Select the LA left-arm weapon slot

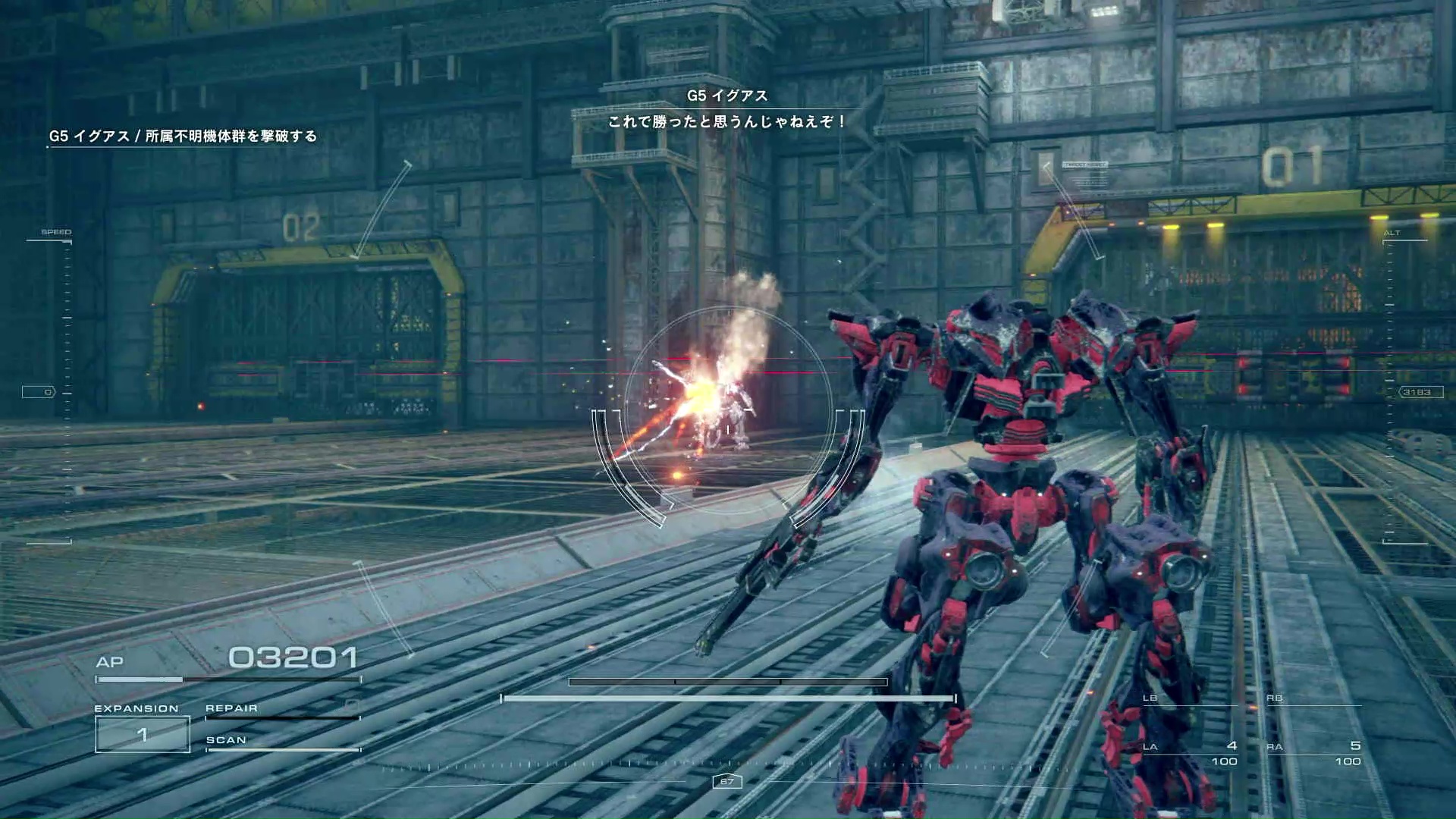1191,752
